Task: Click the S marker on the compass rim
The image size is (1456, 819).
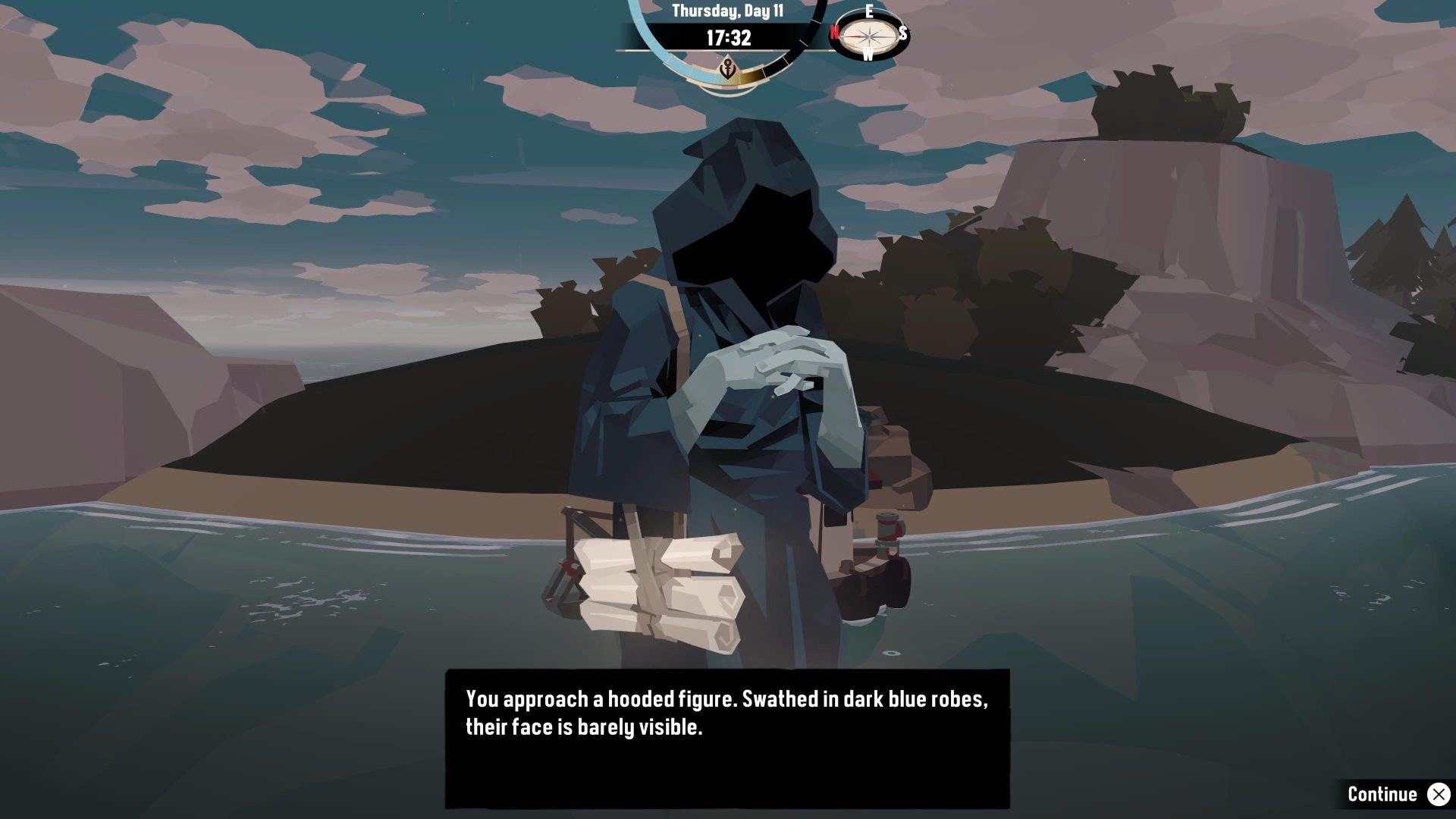Action: (x=902, y=33)
